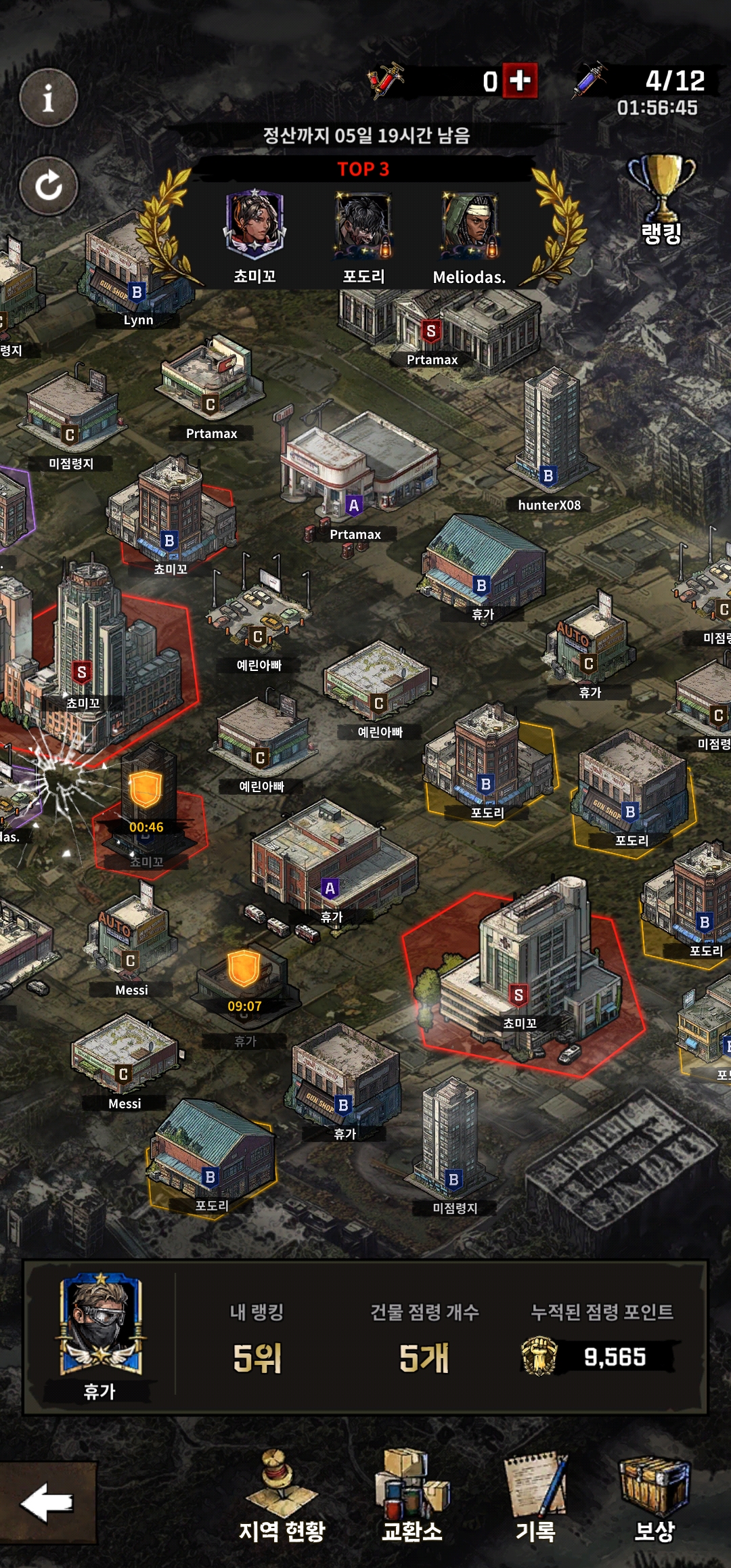731x1568 pixels.
Task: Select the A-rank gas station held by Prtamax
Action: point(359,467)
